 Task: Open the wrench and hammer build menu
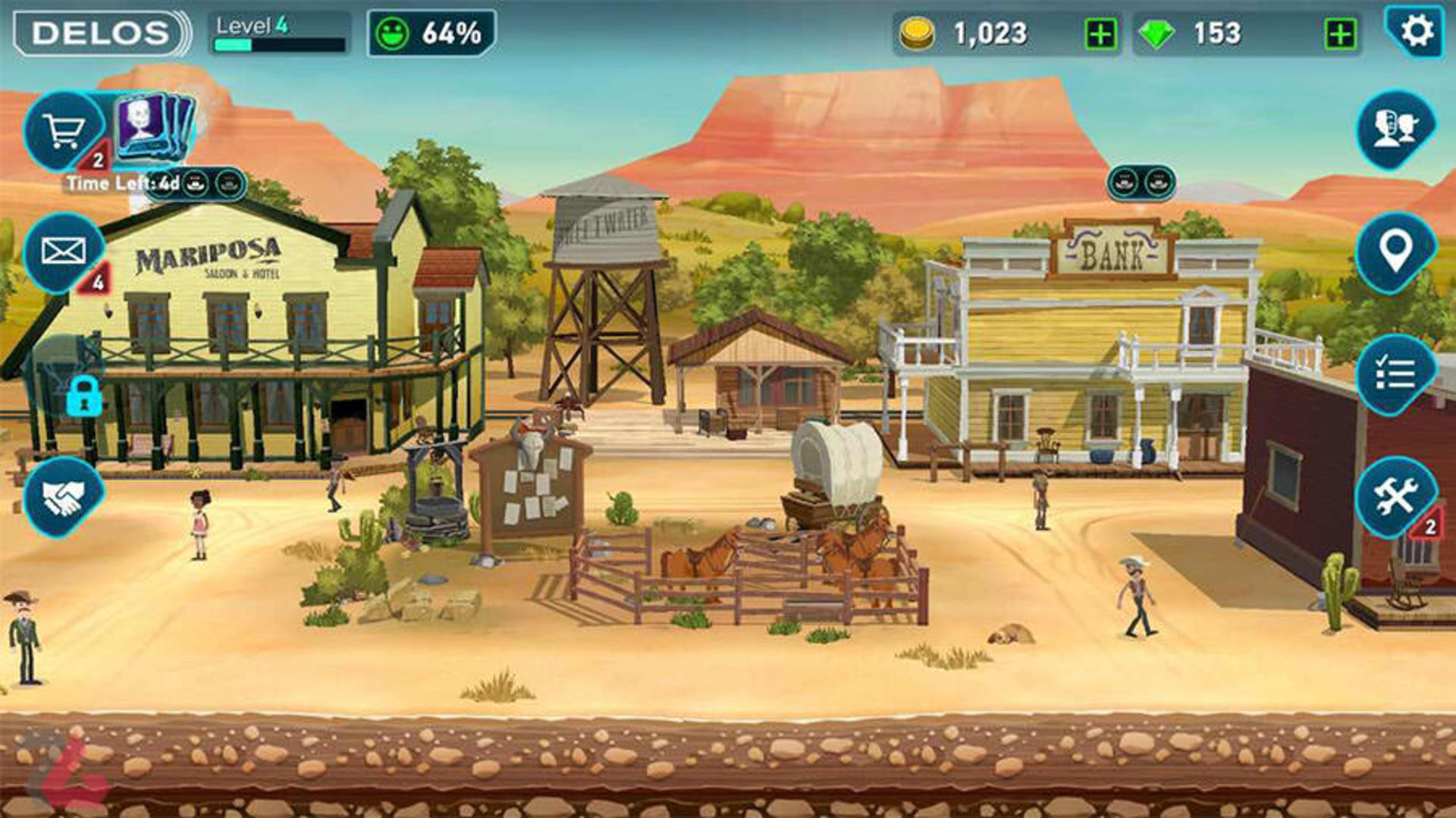pos(1395,497)
